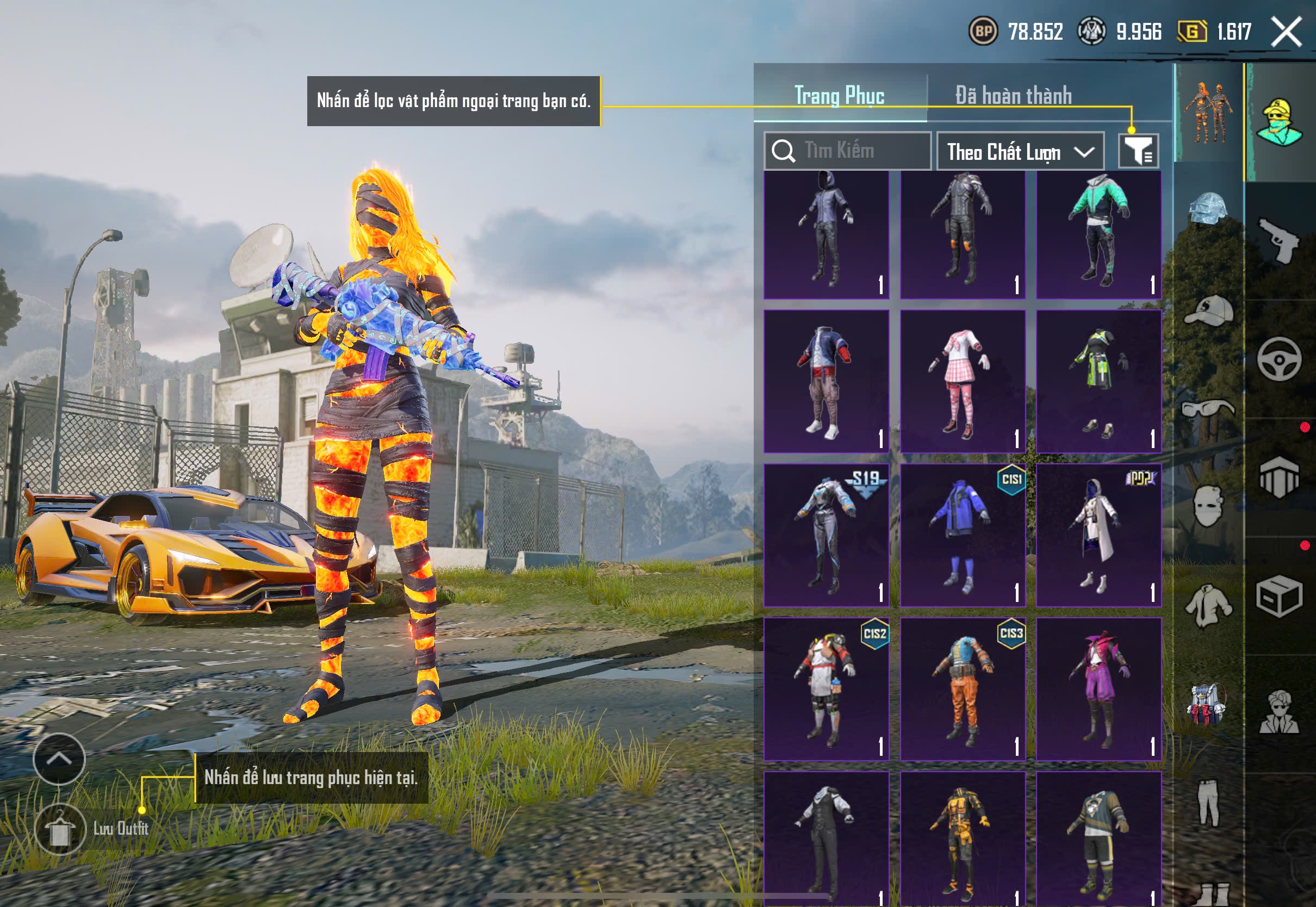Pick the C1S1 blue jacket outfit
1316x907 pixels.
pyautogui.click(x=963, y=535)
